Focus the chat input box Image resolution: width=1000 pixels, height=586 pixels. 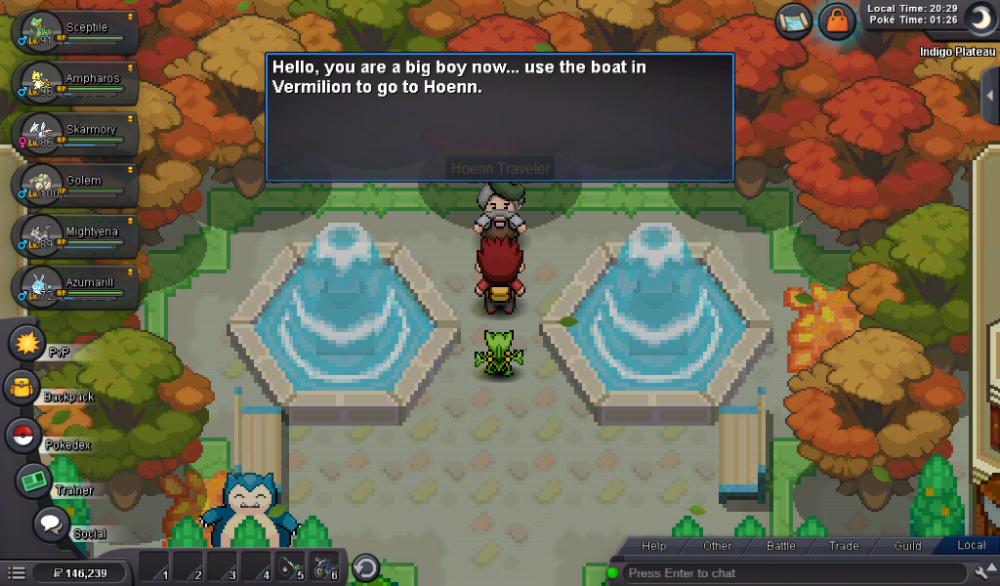(x=790, y=573)
